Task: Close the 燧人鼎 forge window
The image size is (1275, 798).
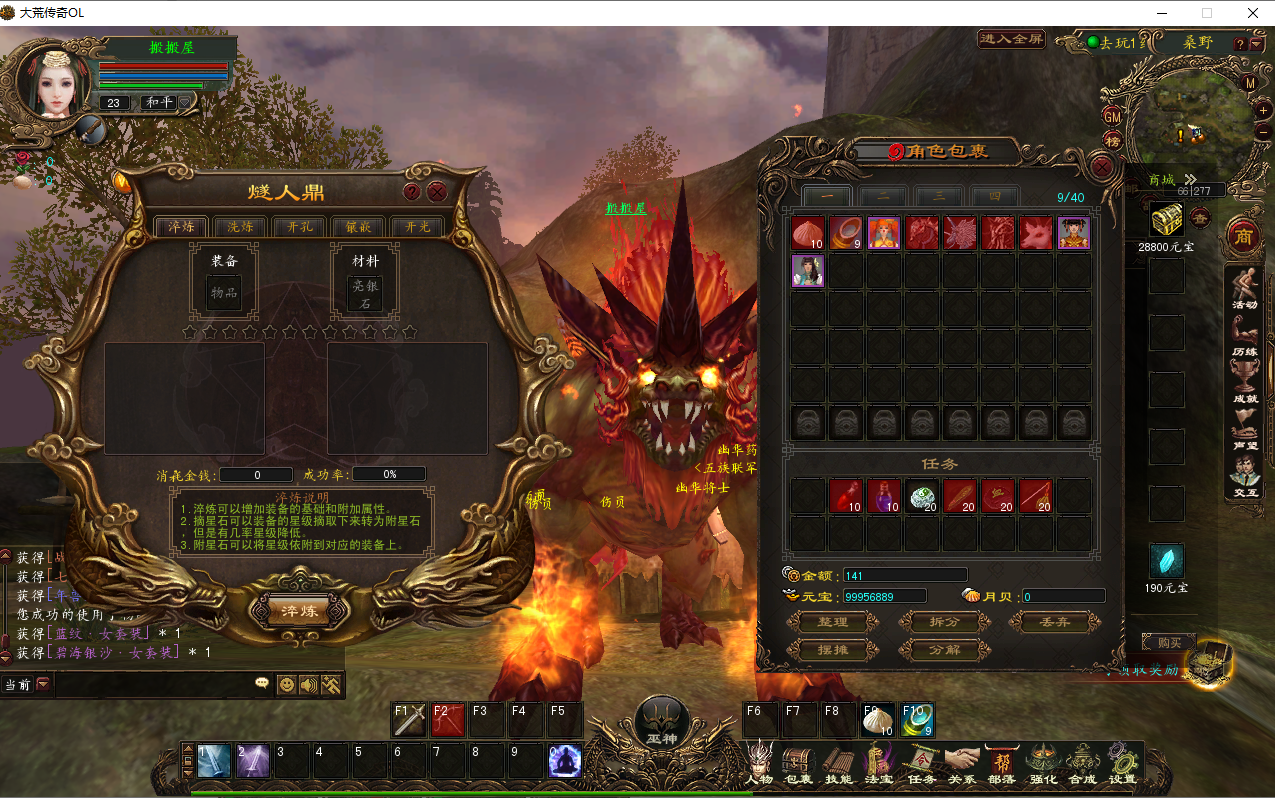Action: click(437, 192)
